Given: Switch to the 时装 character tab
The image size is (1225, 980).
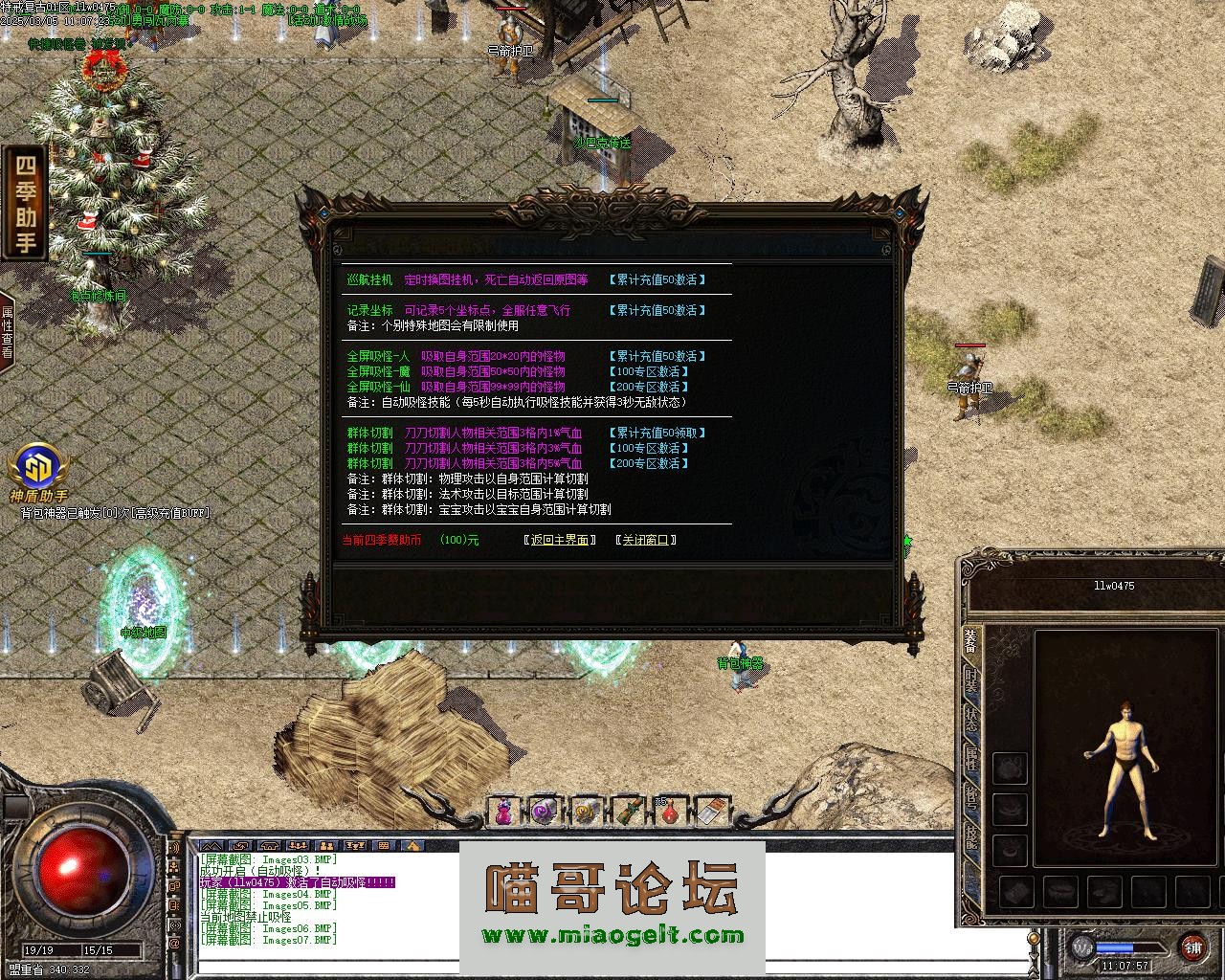Looking at the screenshot, I should [971, 682].
